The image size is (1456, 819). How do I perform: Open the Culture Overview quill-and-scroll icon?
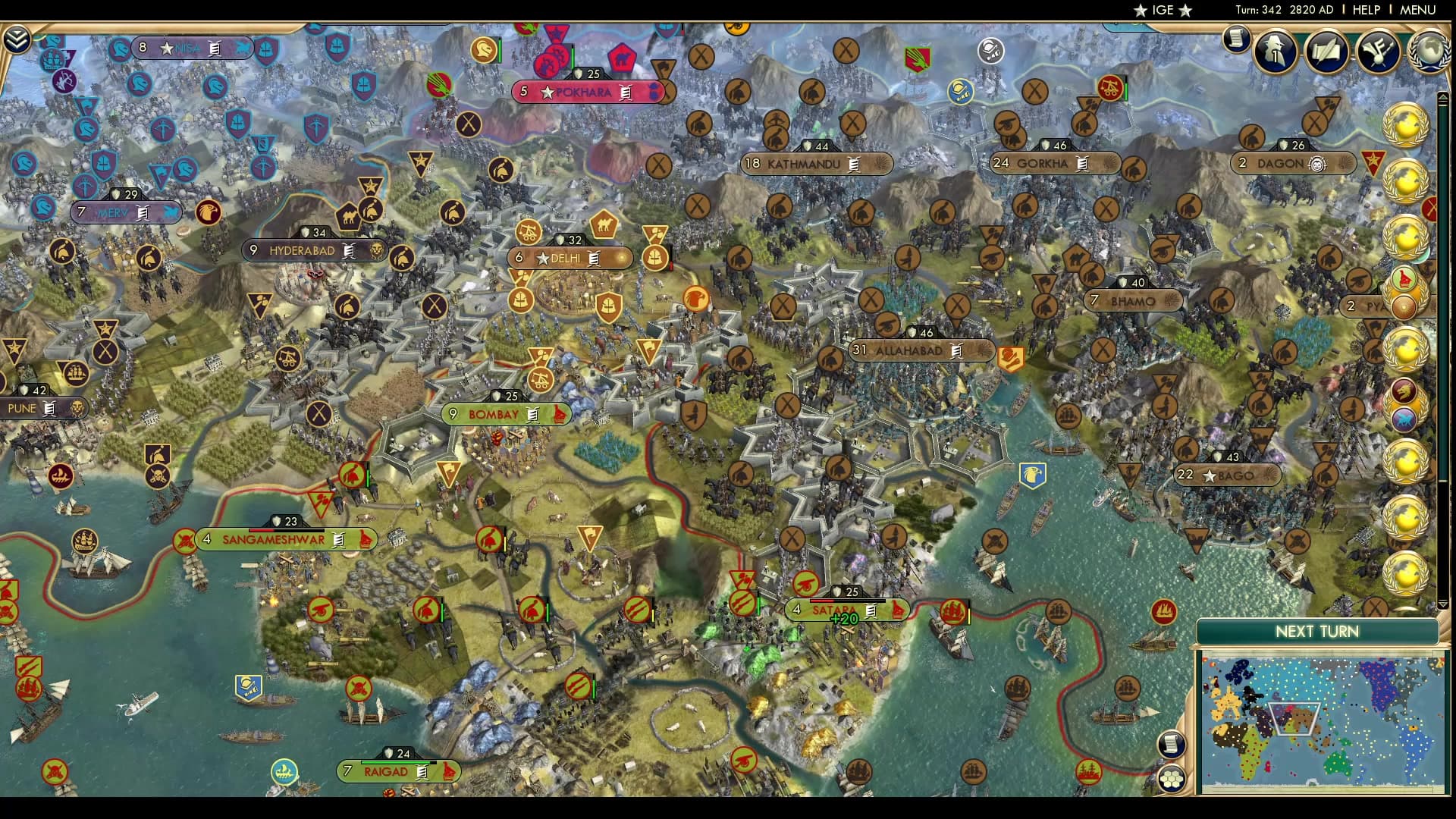click(x=1326, y=52)
